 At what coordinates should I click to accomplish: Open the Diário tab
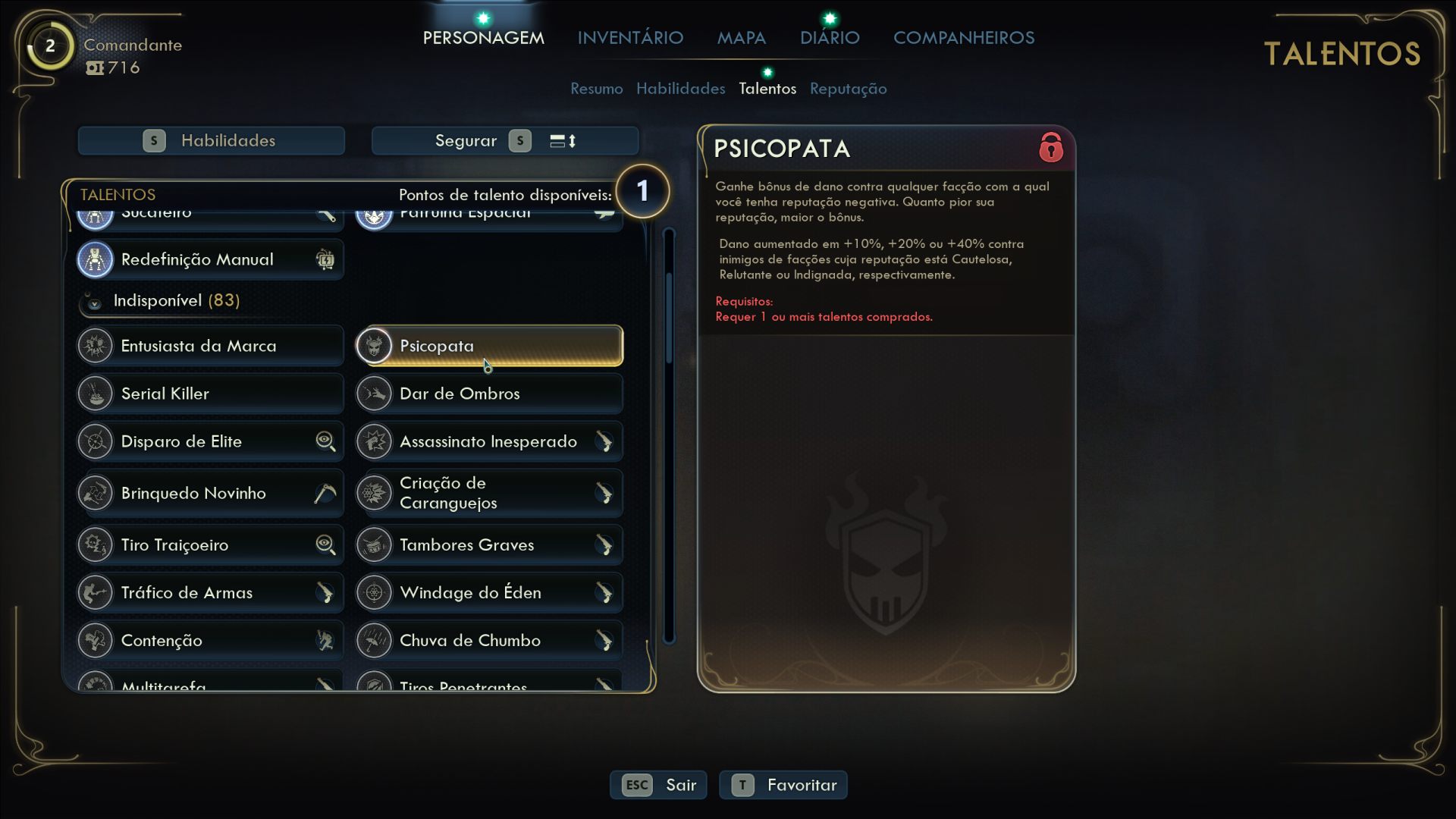(x=830, y=38)
